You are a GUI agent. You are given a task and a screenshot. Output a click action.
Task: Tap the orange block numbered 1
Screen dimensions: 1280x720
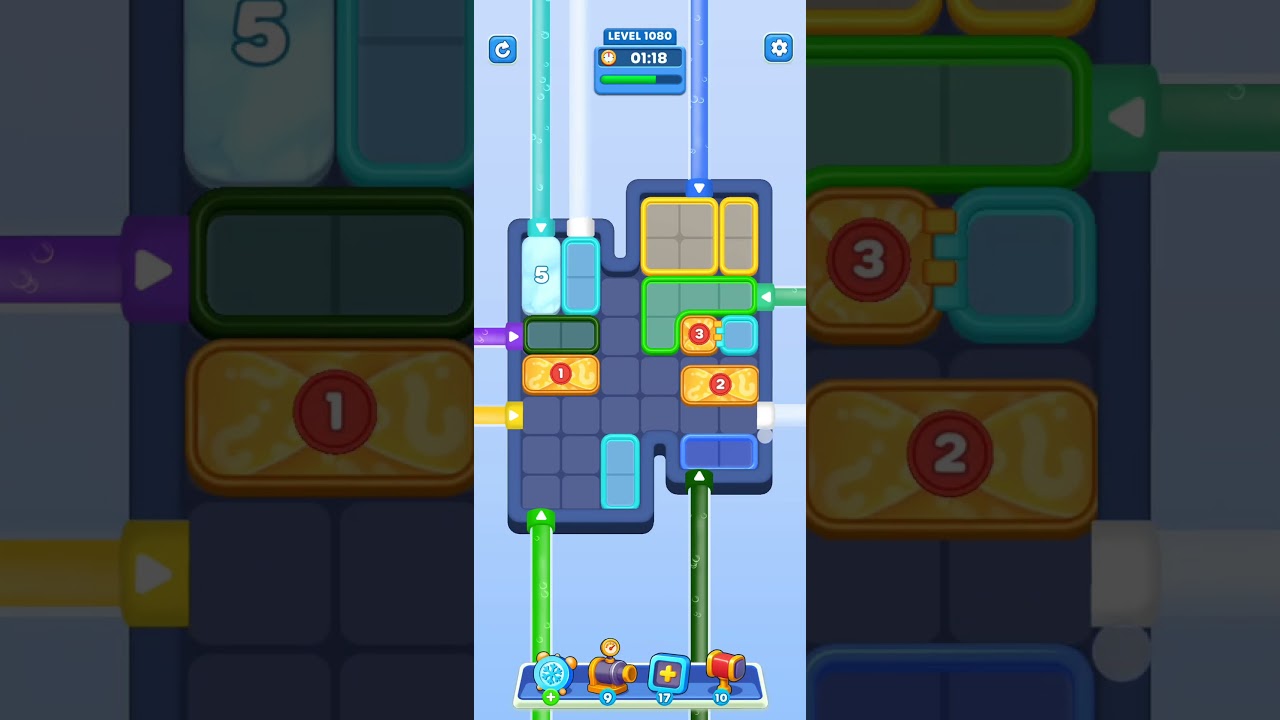(x=561, y=374)
